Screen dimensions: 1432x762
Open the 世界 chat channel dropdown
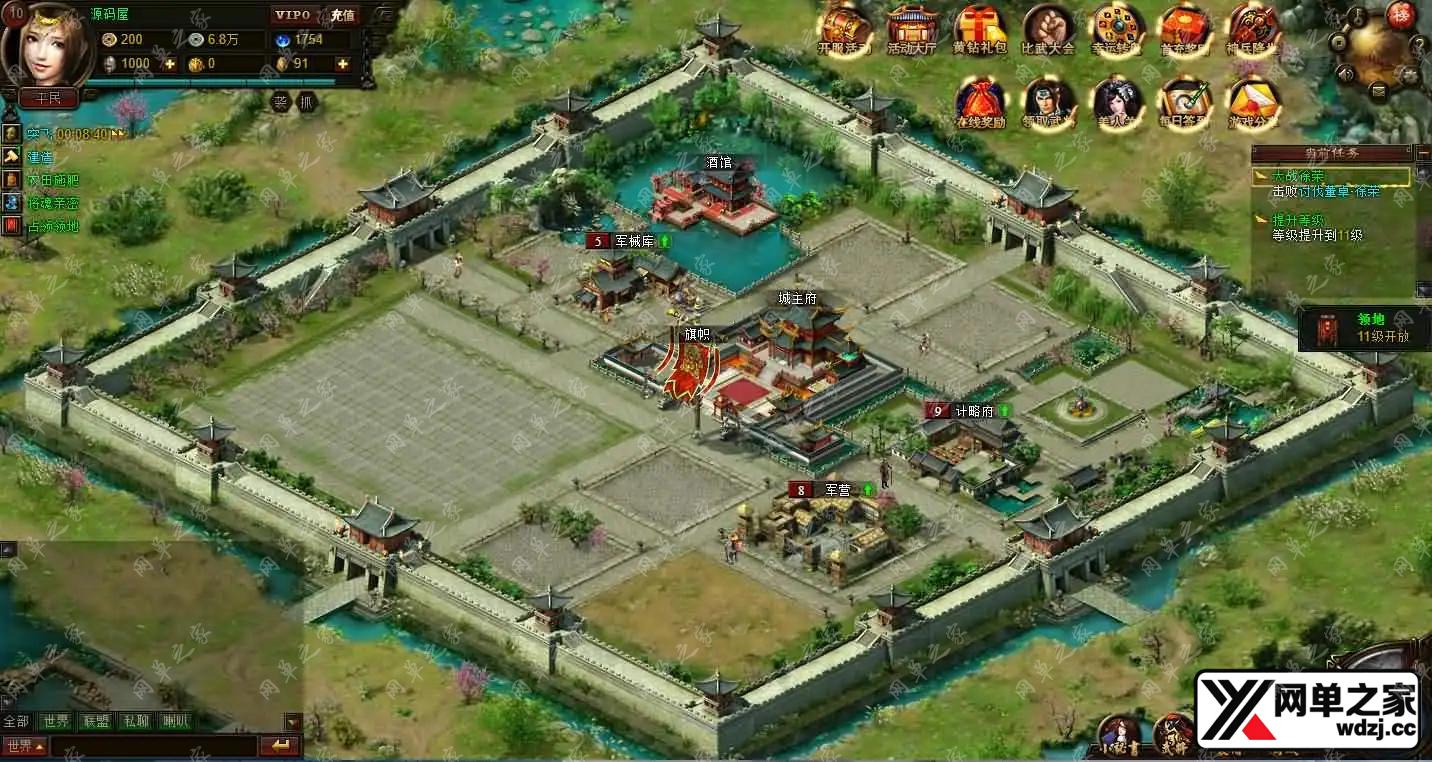click(x=25, y=746)
